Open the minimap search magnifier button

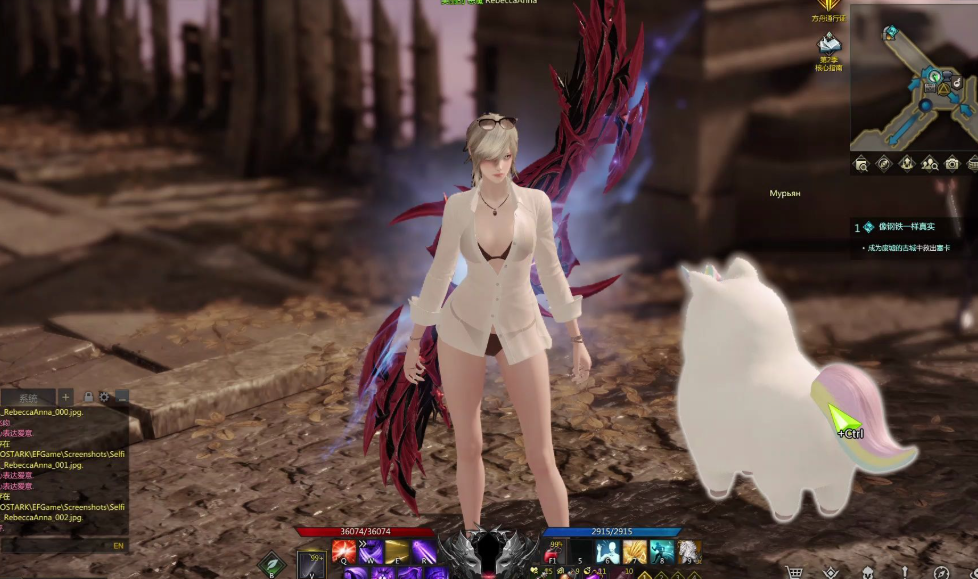click(x=861, y=164)
